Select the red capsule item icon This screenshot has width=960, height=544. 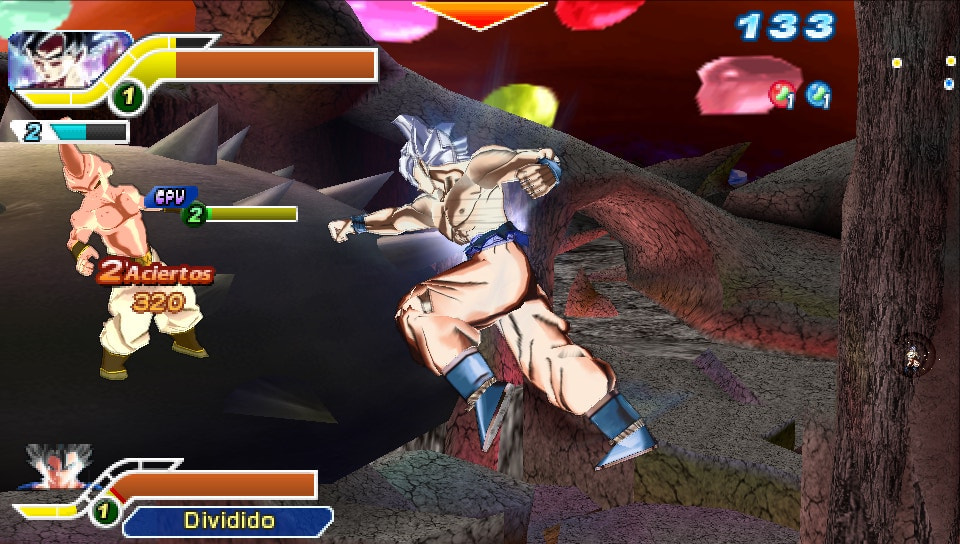[780, 95]
